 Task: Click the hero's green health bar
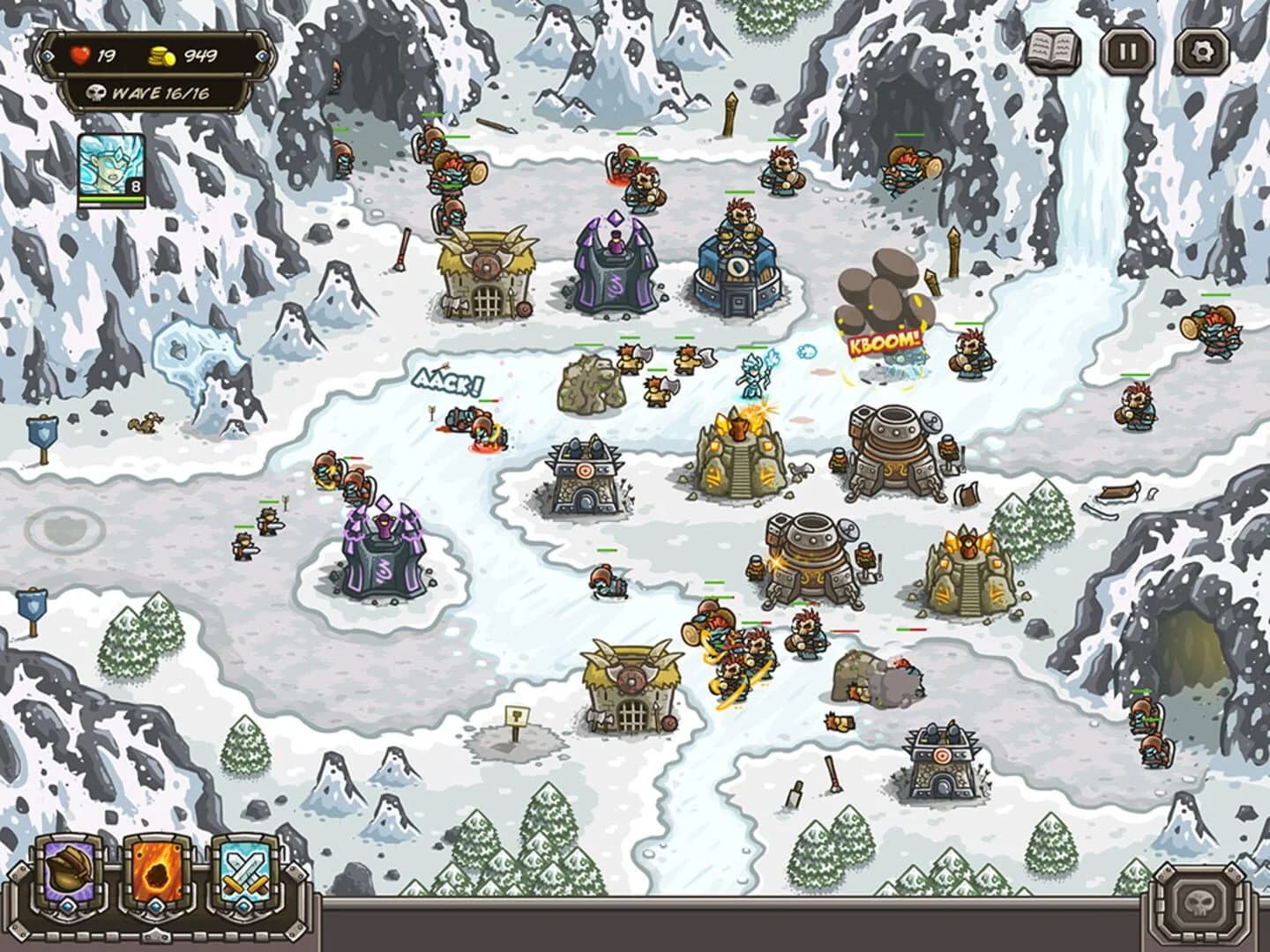(x=110, y=199)
